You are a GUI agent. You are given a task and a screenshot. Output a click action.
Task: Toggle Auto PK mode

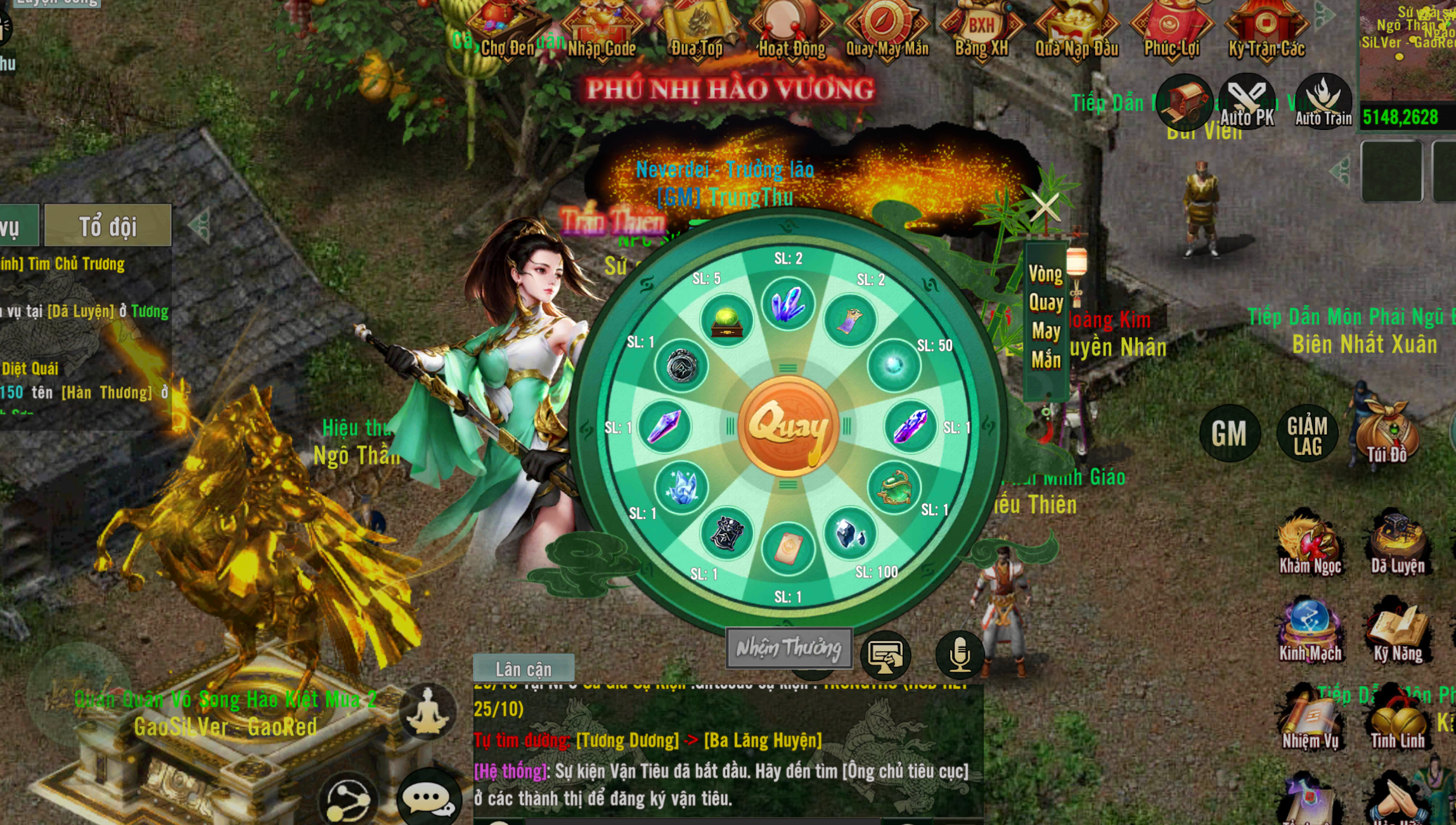(1247, 101)
